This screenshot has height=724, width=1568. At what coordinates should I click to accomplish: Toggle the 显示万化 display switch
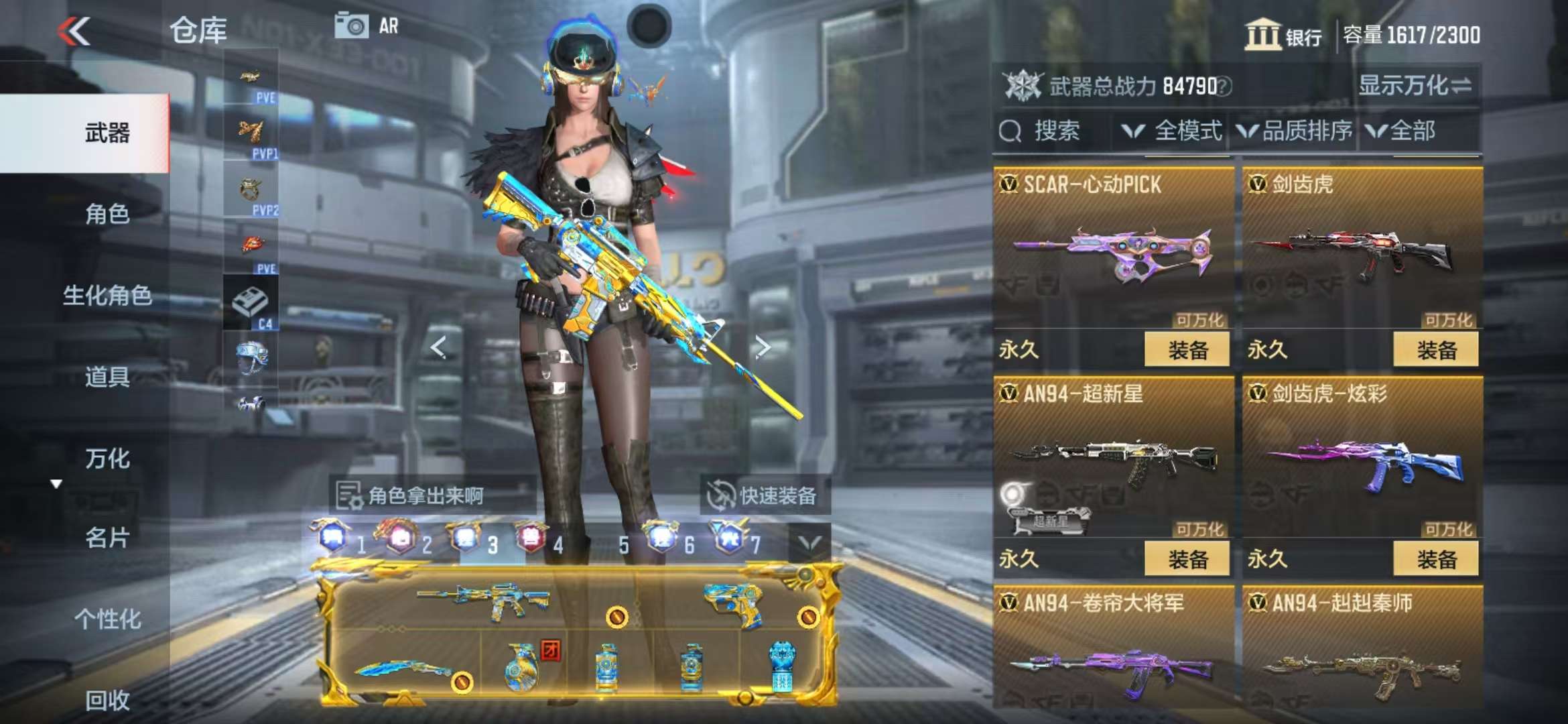click(x=1415, y=86)
